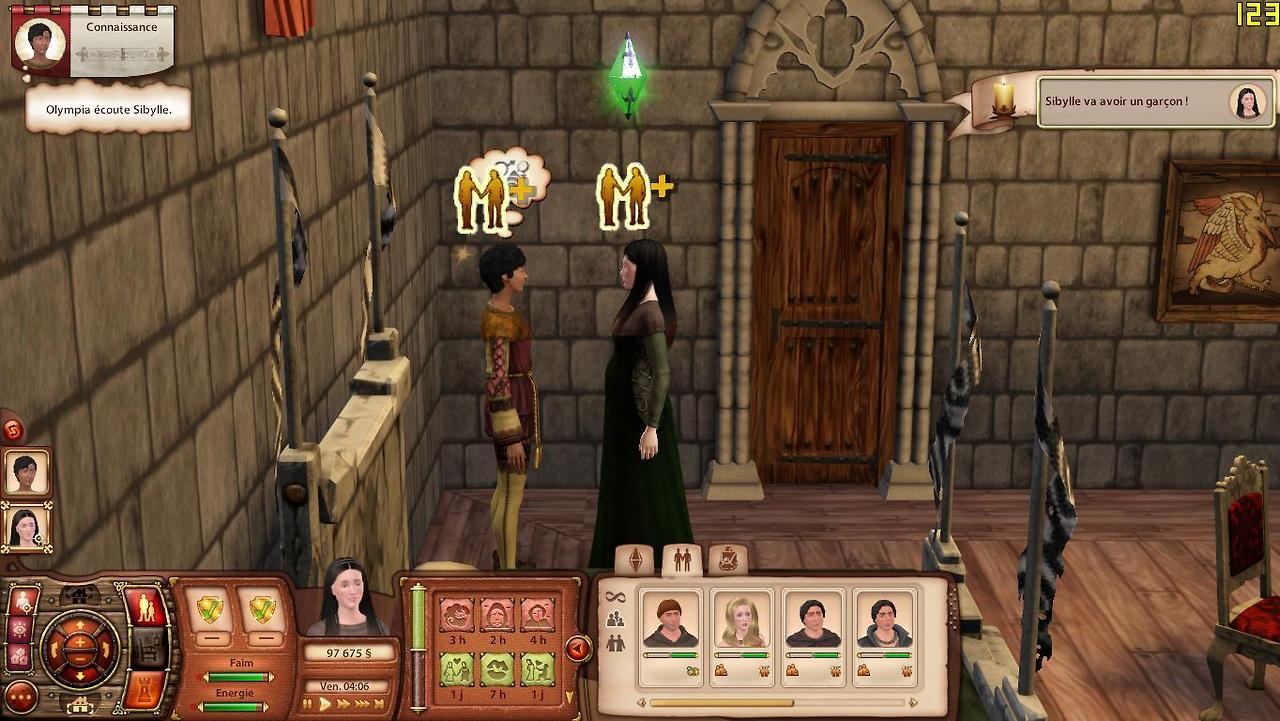Click Olympia's portrait in the Connaissance banner
Viewport: 1280px width, 721px height.
[x=40, y=43]
